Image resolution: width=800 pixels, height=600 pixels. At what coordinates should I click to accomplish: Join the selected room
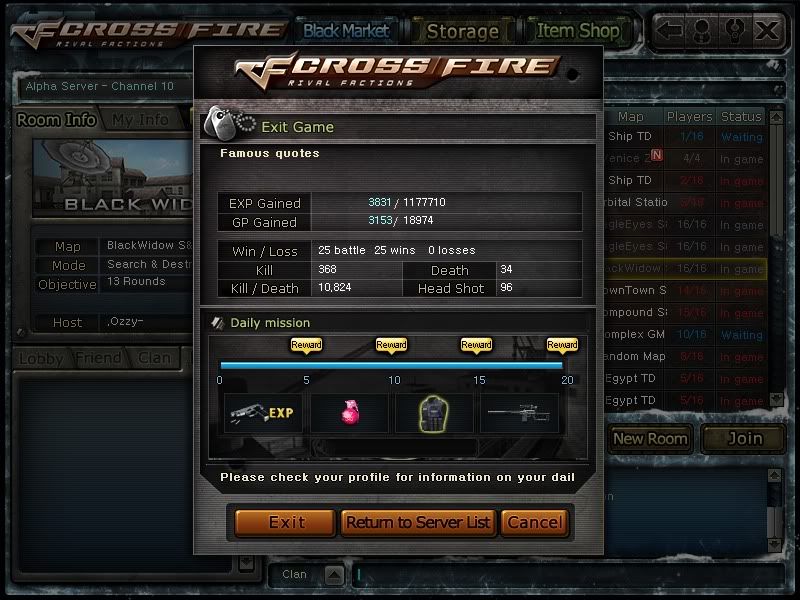743,438
